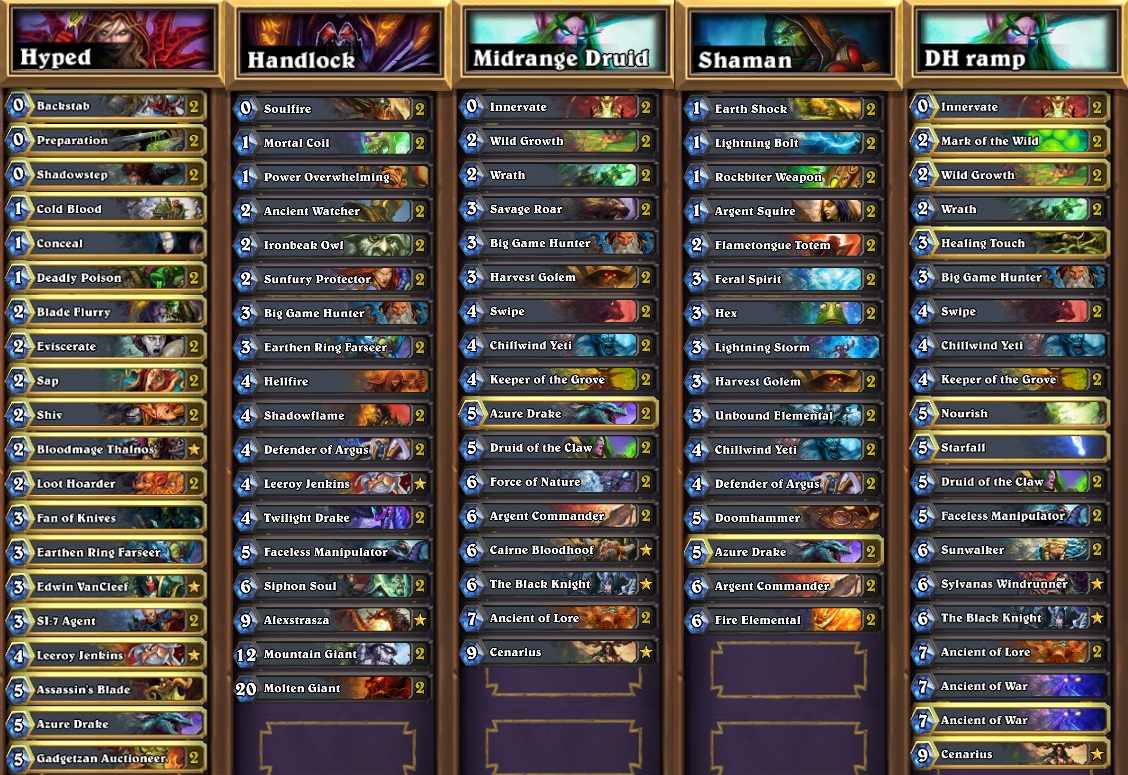
Task: Select the Edwin VanCleef card
Action: [105, 587]
